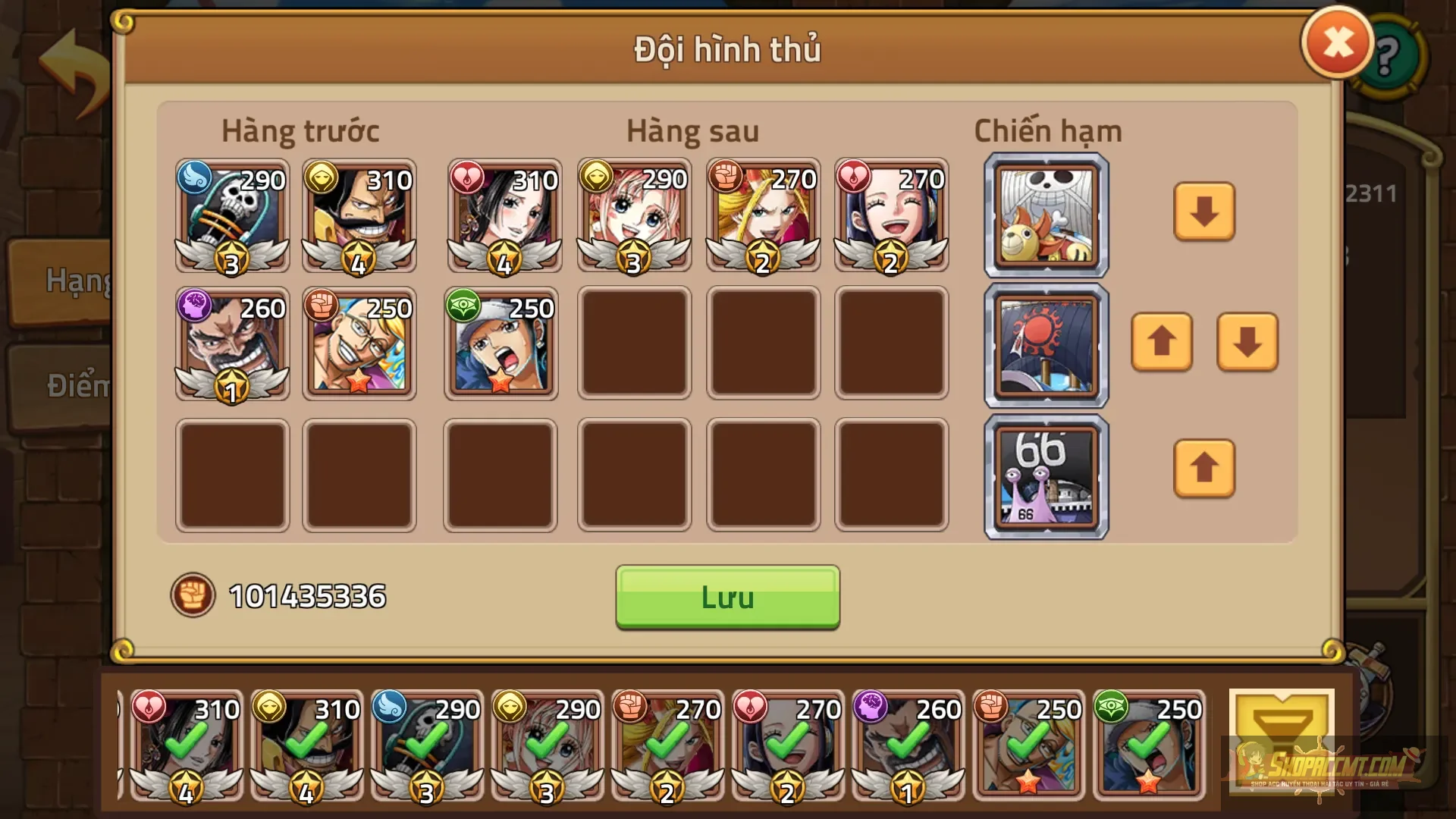Viewport: 1456px width, 819px height.
Task: Select the Shirahoshi portrait with 290 power
Action: pos(633,216)
